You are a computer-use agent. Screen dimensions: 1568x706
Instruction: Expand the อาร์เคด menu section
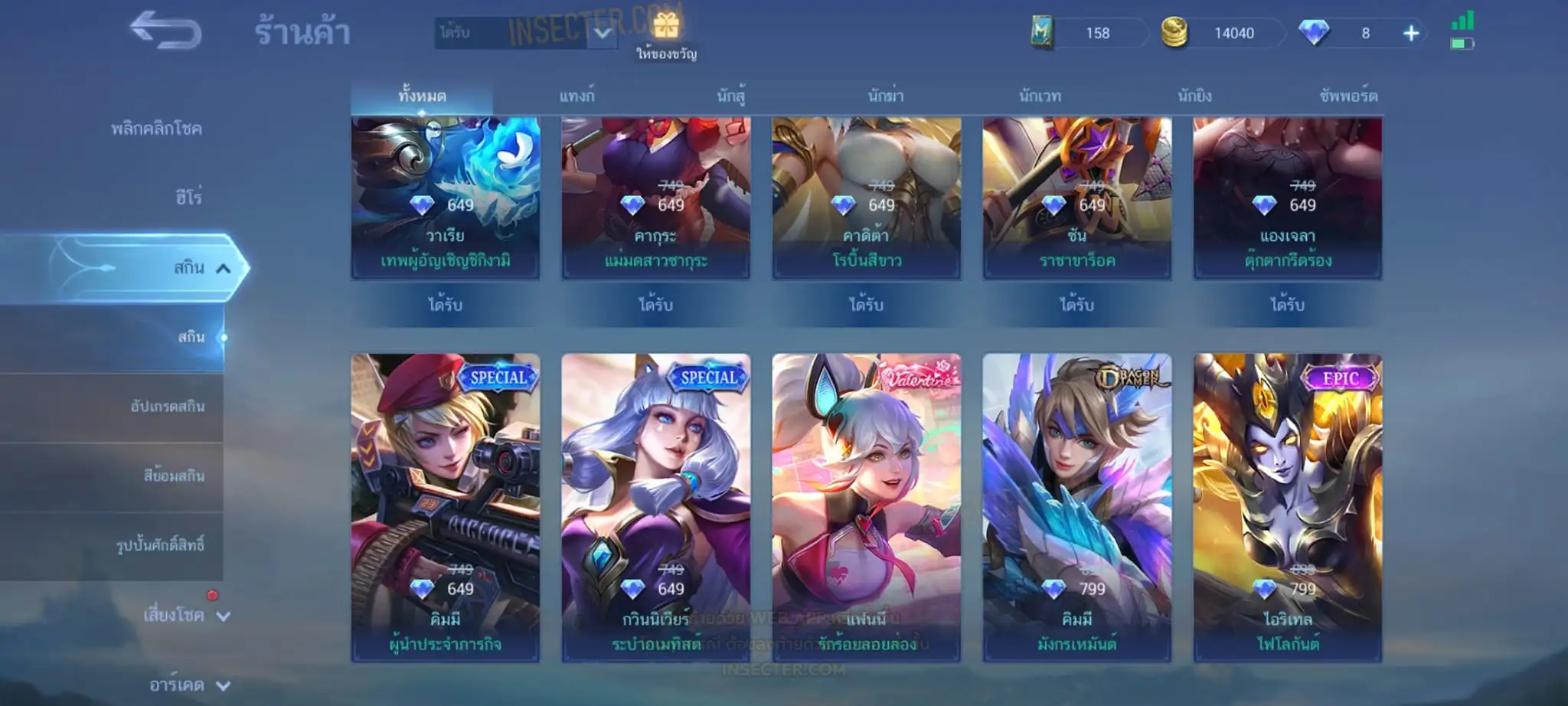tap(189, 685)
